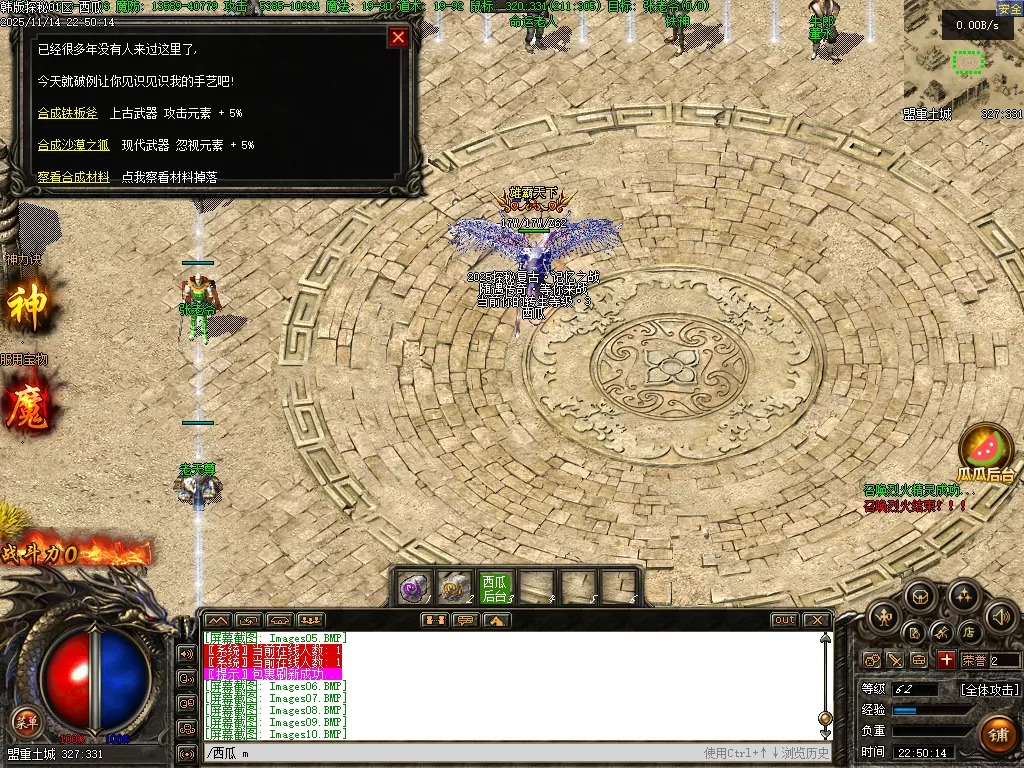Open the 察看合成材料 link
The image size is (1024, 768).
pos(73,177)
